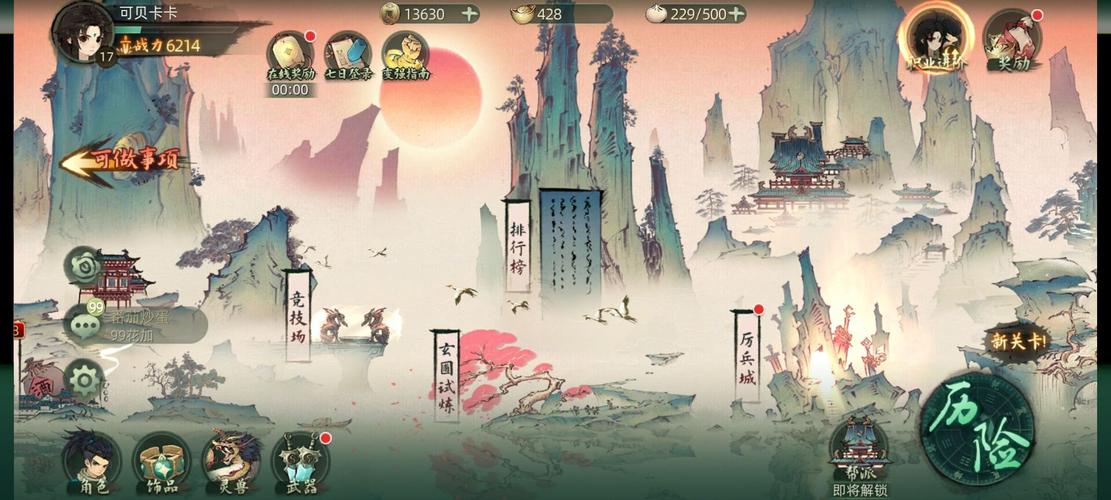1111x500 pixels.
Task: Open the 饰品 accessories menu
Action: click(161, 461)
